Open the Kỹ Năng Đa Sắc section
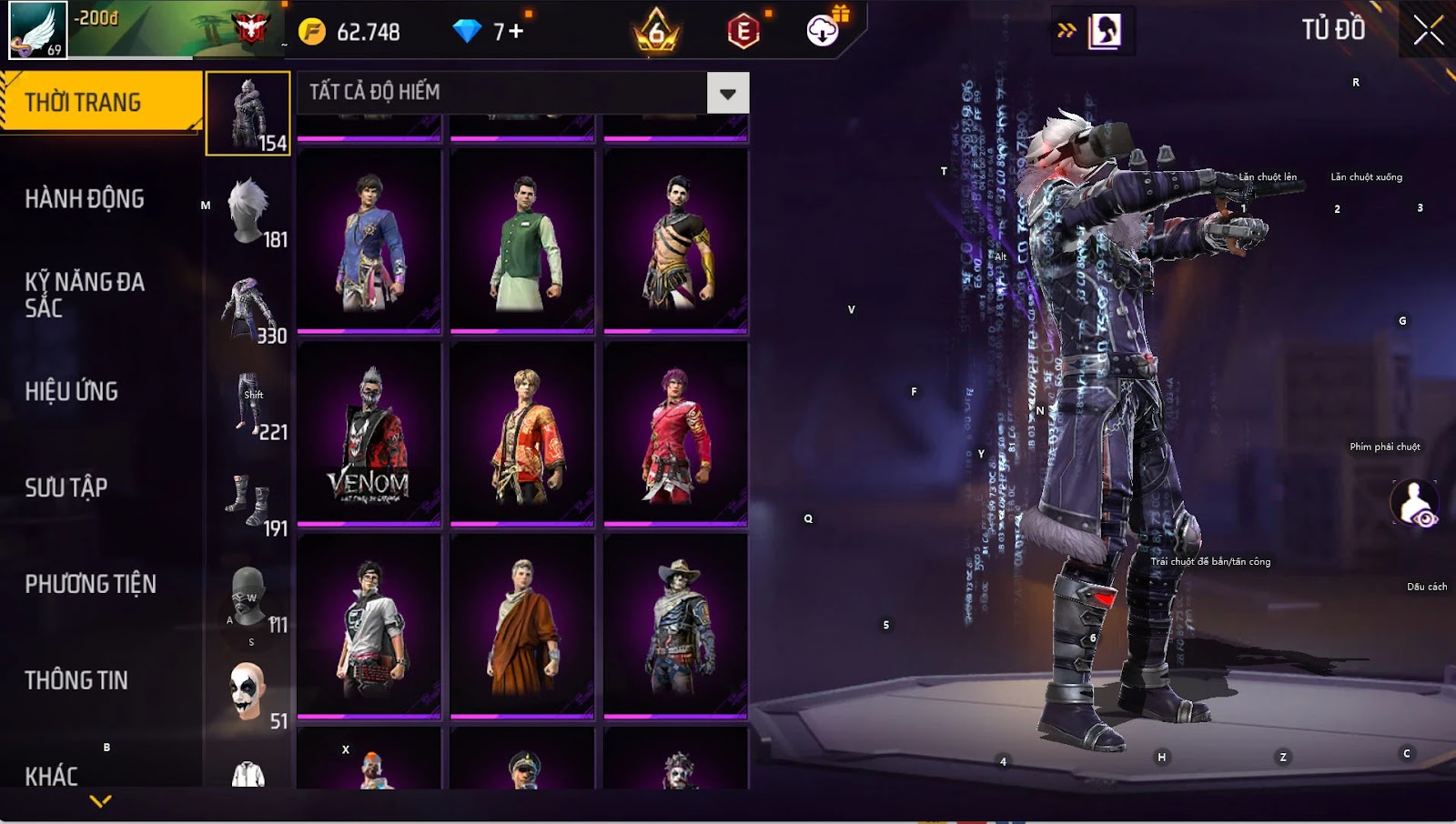 [x=85, y=295]
